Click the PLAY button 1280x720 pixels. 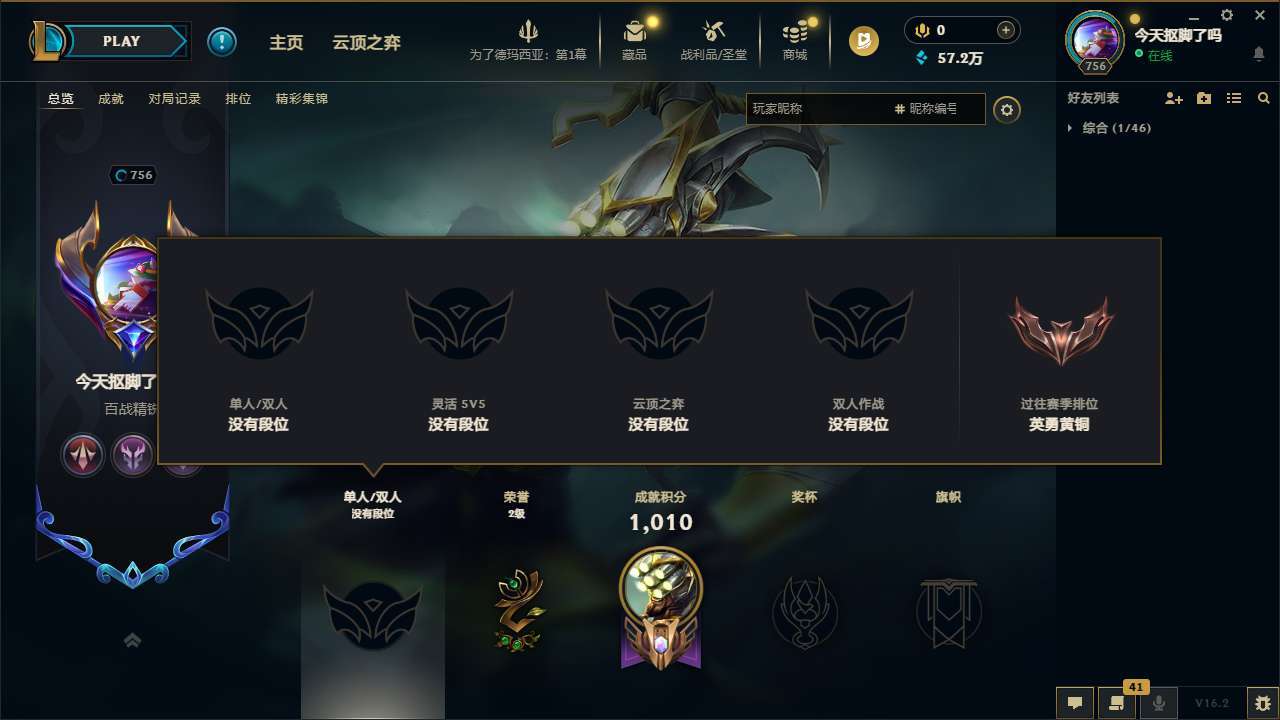pos(122,41)
